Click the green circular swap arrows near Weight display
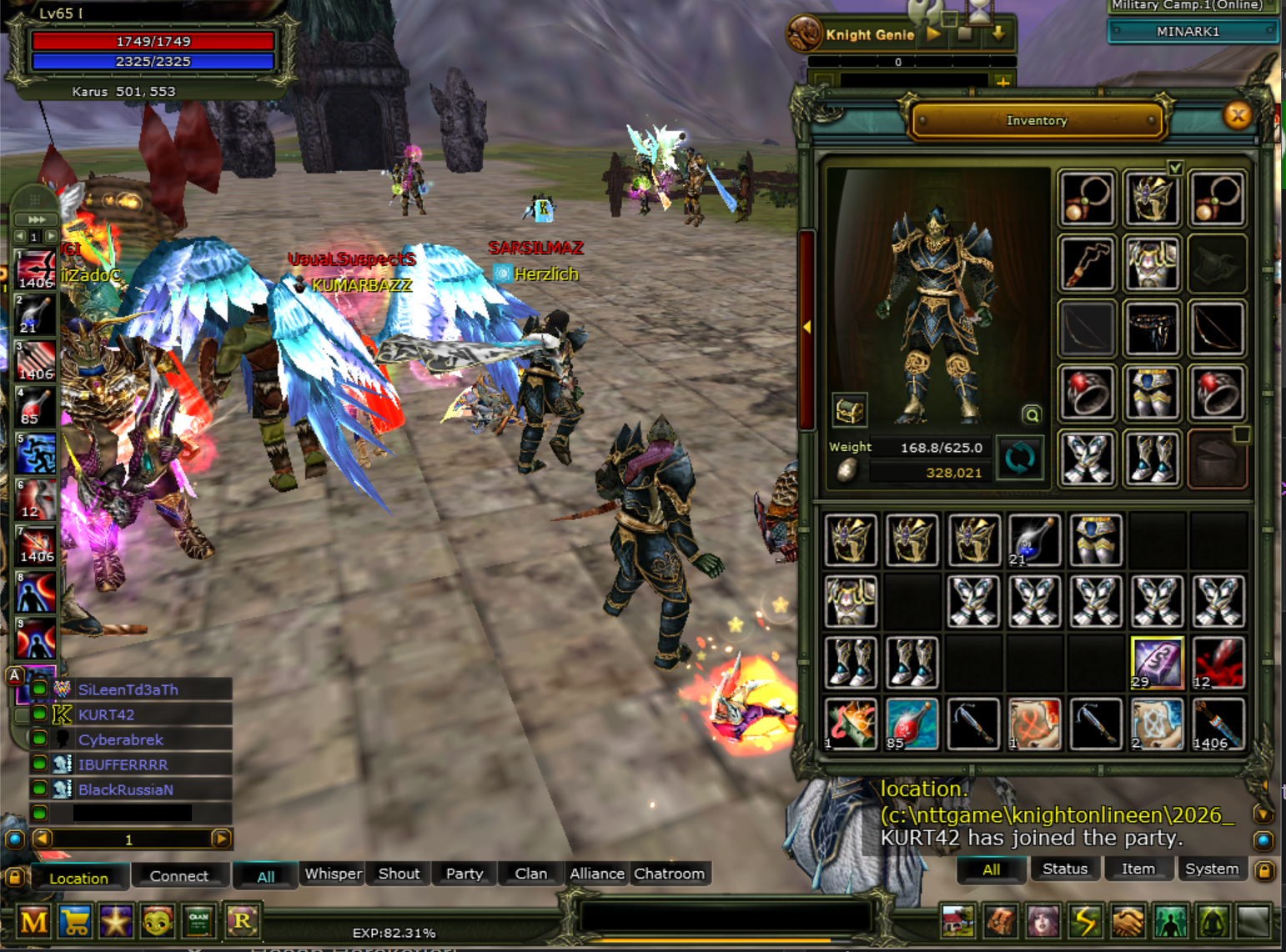The height and width of the screenshot is (952, 1286). pyautogui.click(x=1020, y=457)
